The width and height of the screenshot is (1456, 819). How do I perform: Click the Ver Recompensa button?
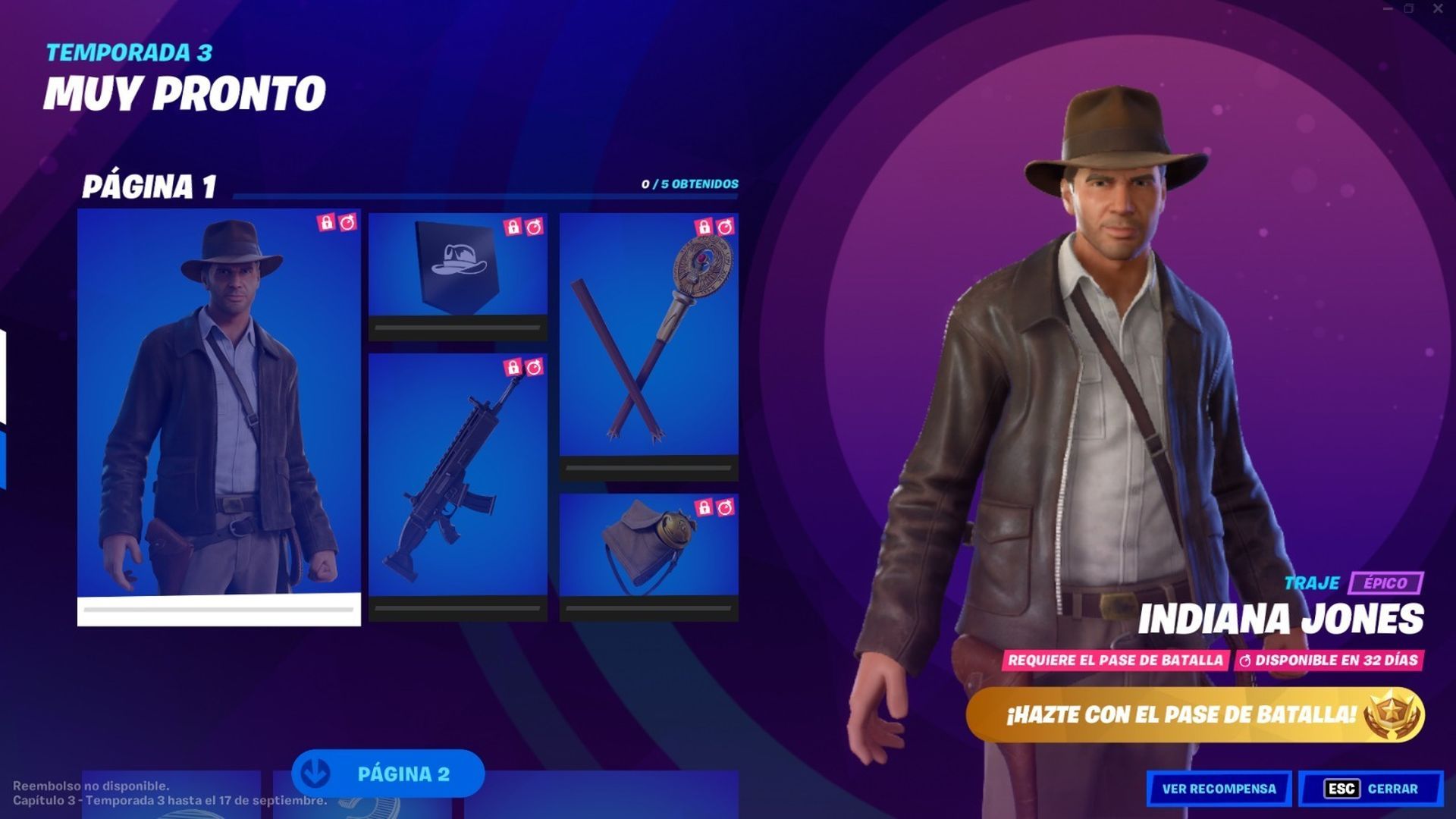pos(1219,789)
